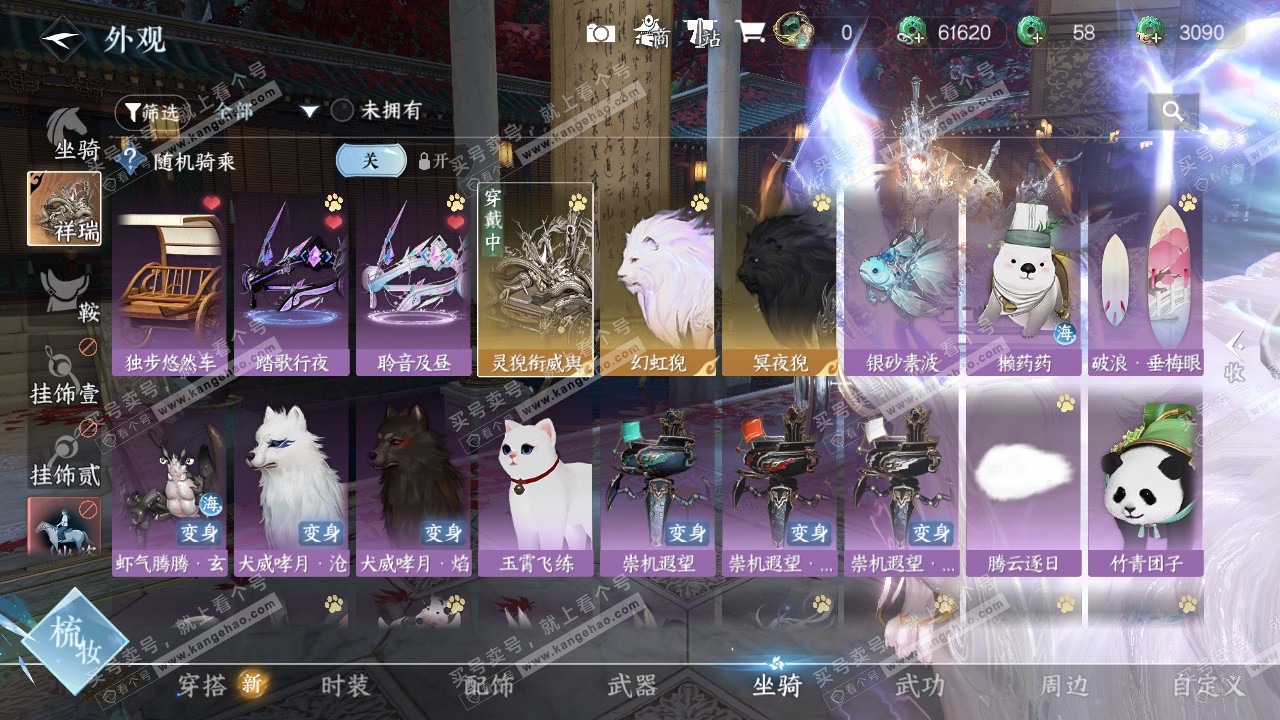
Task: Select the 腾云逐日 cloud mount
Action: (1024, 484)
